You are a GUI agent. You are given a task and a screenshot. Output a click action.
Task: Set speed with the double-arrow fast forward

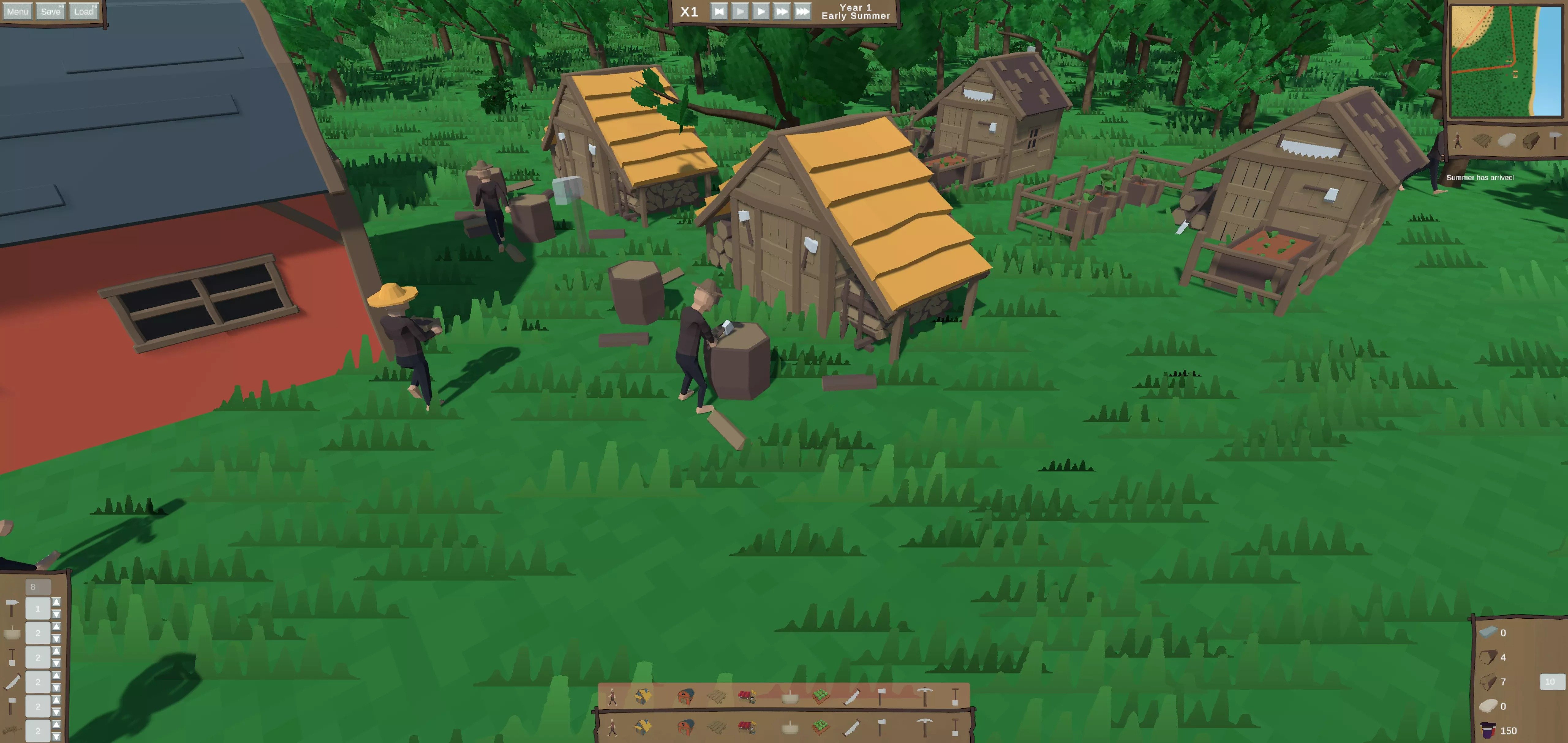[x=781, y=12]
